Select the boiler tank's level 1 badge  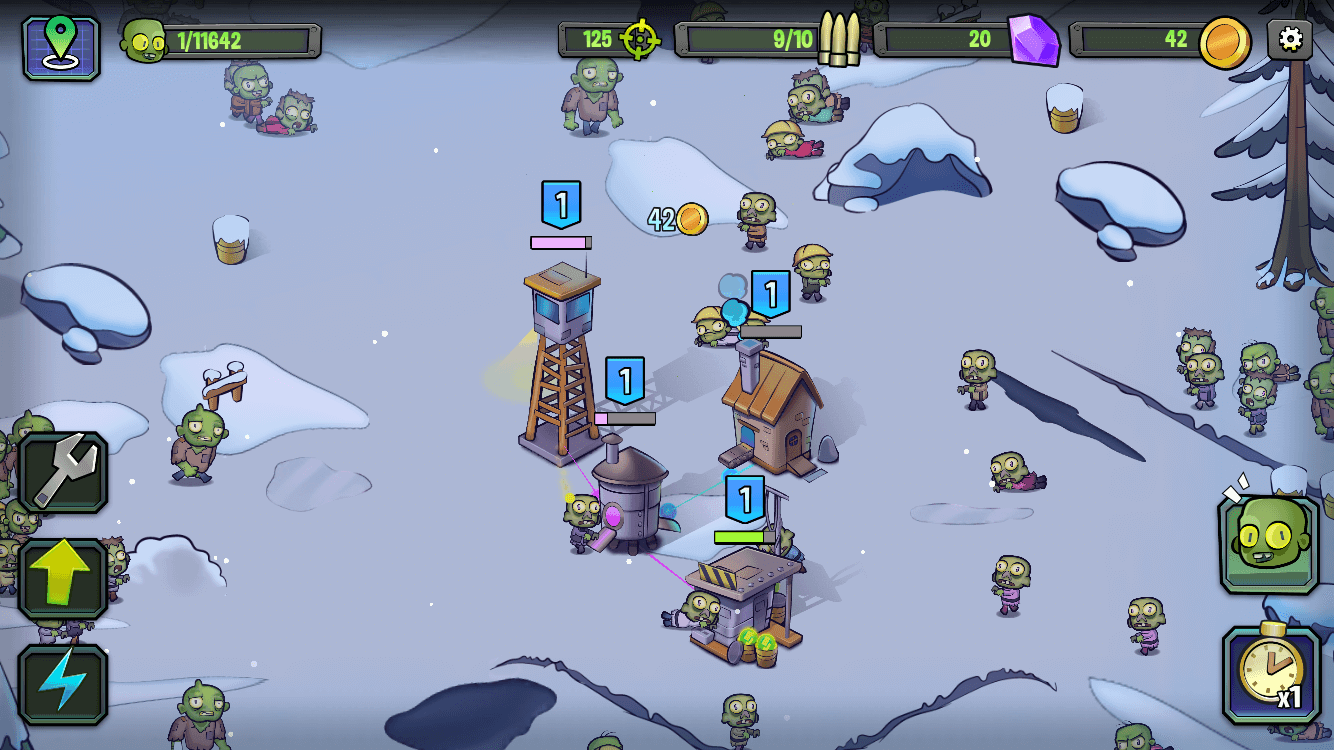tap(625, 381)
